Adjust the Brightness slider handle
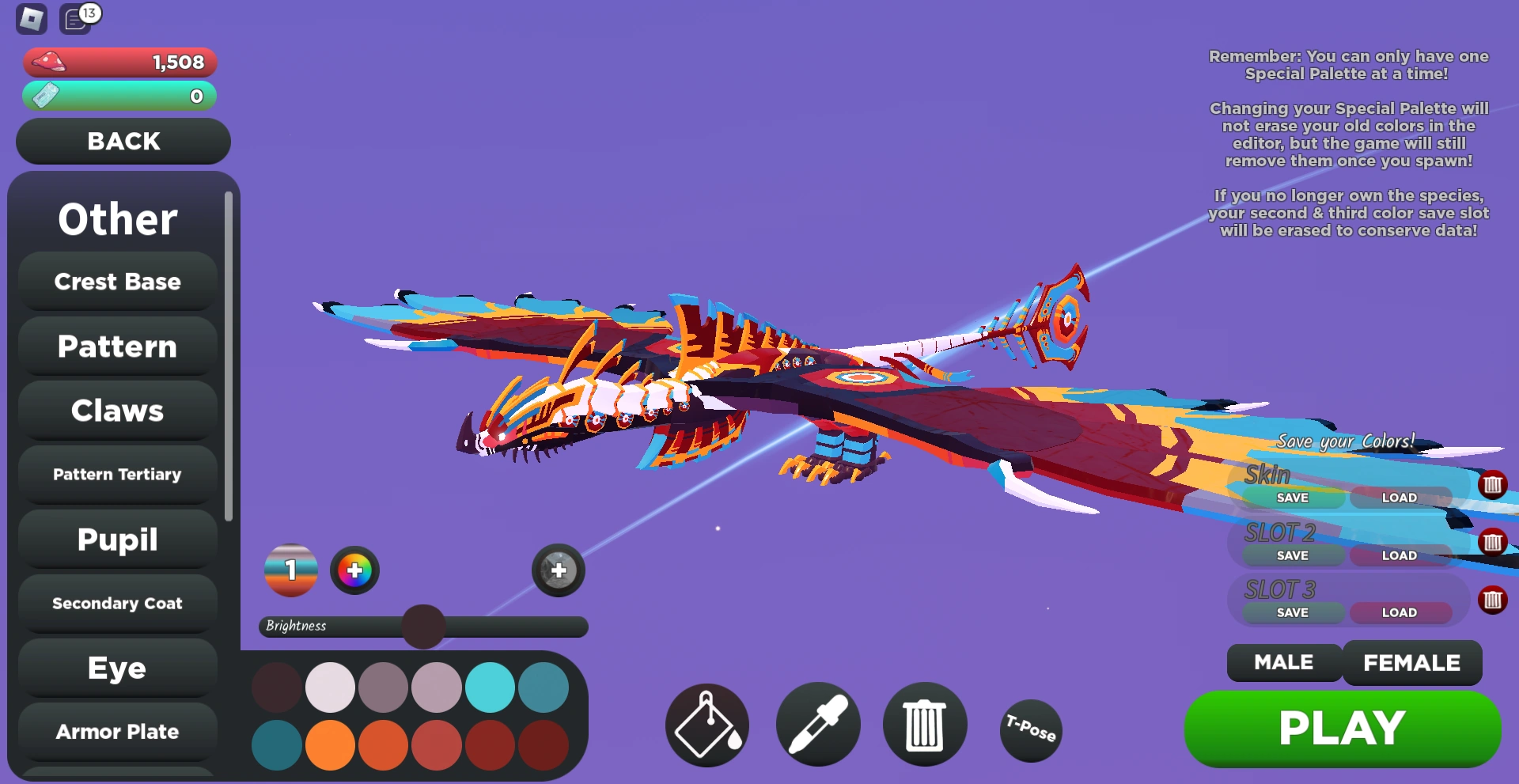The width and height of the screenshot is (1519, 784). coord(424,626)
